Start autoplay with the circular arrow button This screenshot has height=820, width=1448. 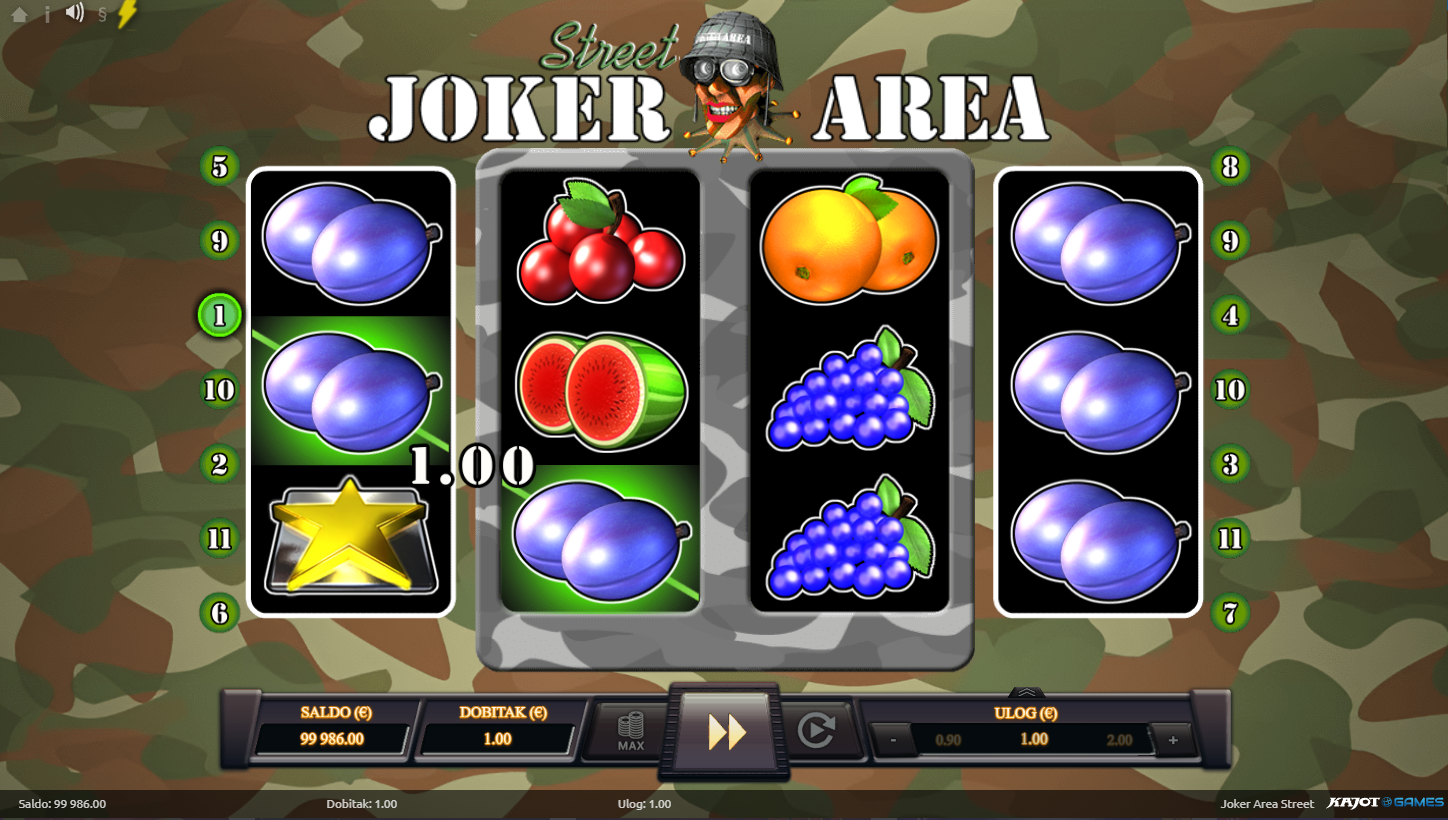816,732
